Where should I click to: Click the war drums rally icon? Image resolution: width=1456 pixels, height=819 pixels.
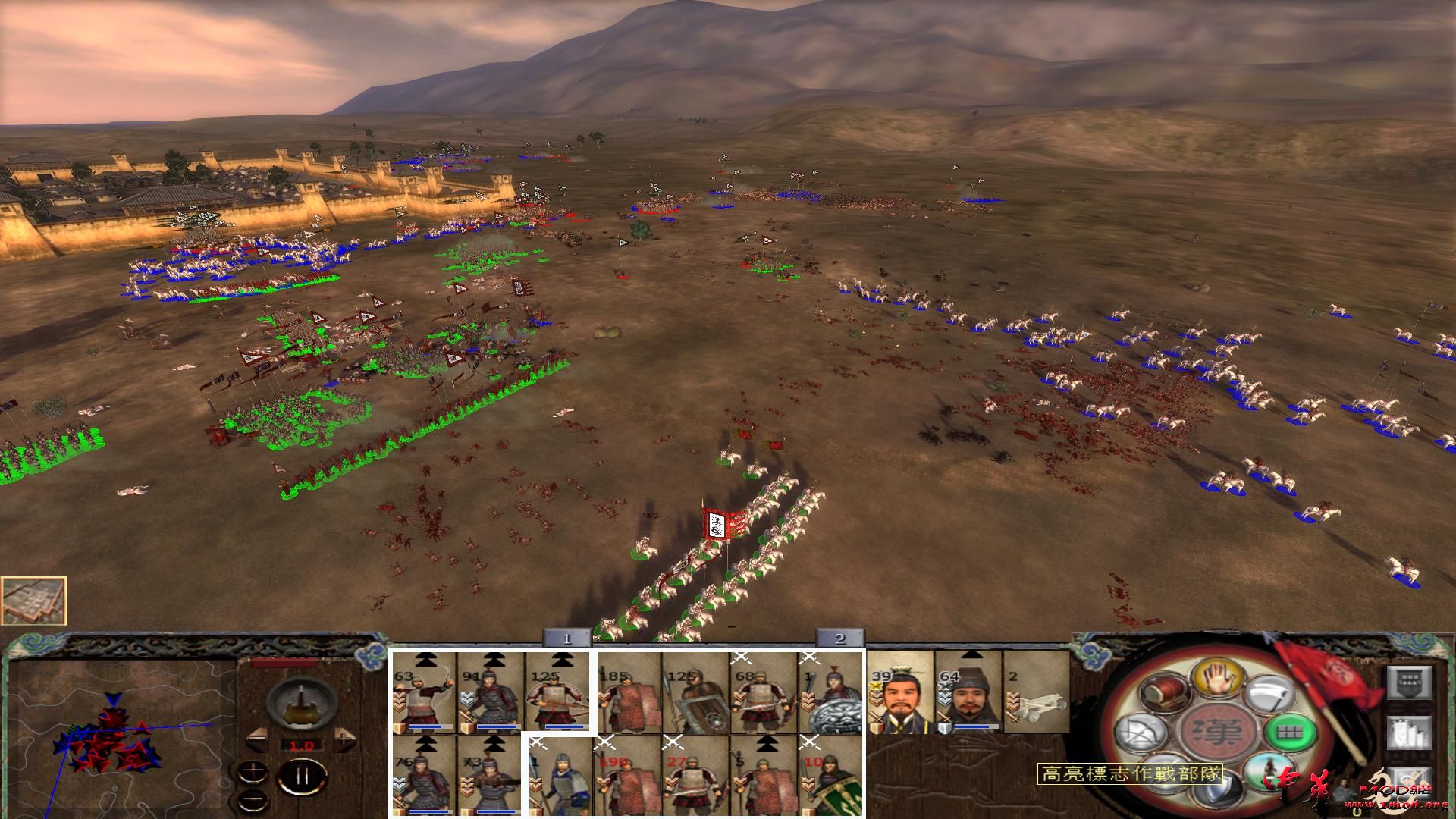1164,693
